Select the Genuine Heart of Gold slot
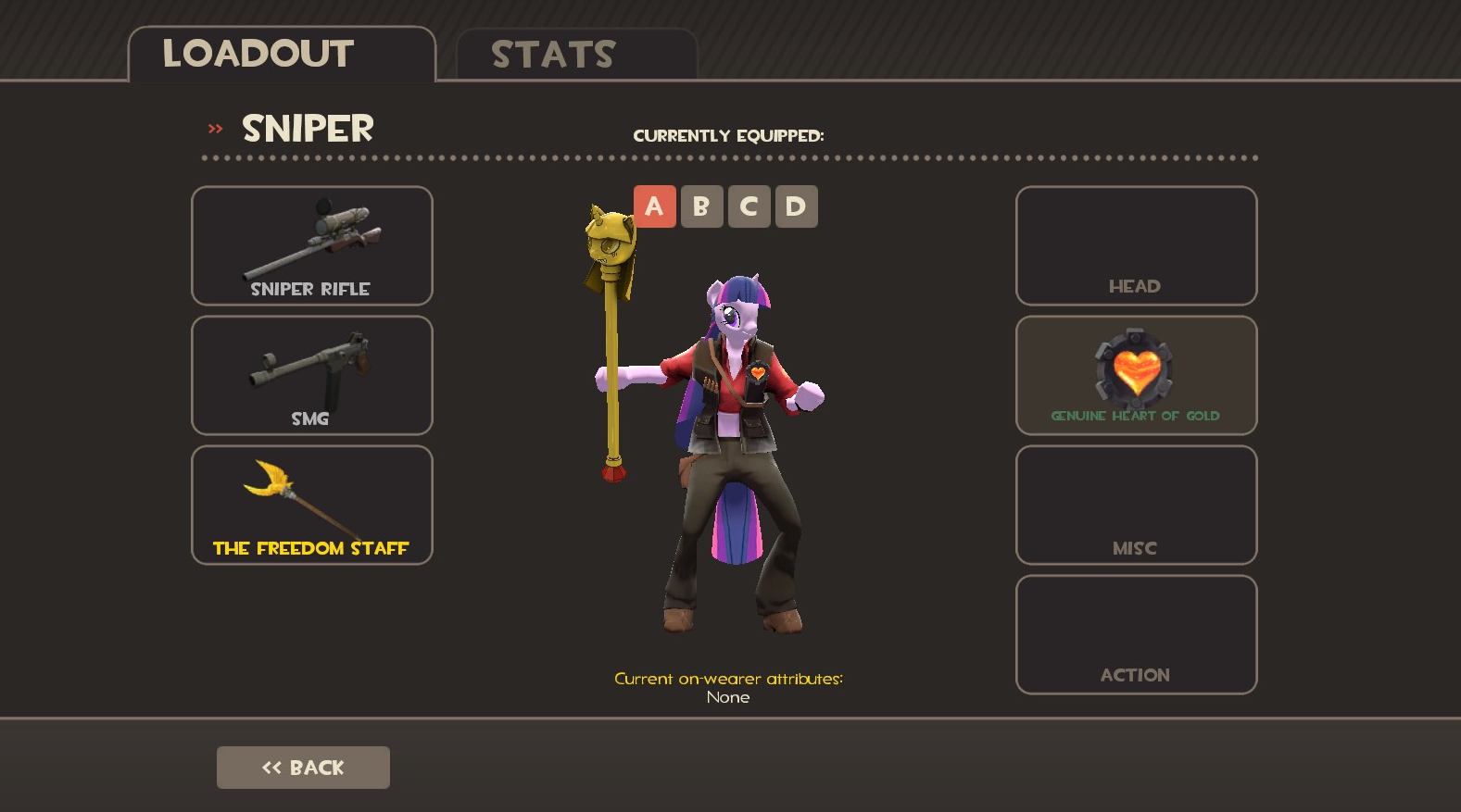Screen dimensions: 1461x812 click(x=1136, y=376)
